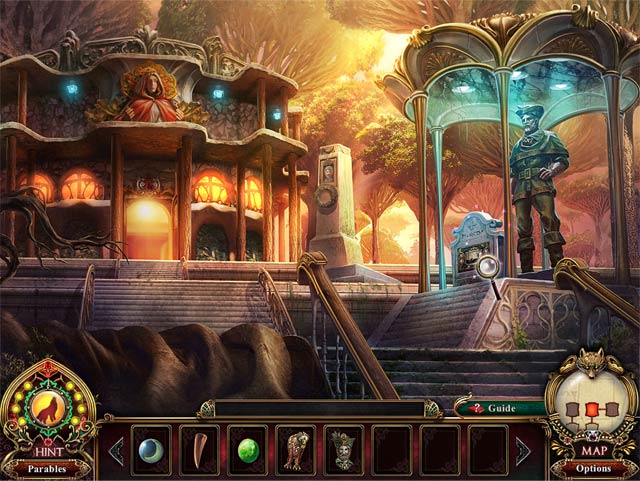Screen dimensions: 640x481
Task: Open the Guide
Action: pos(498,408)
